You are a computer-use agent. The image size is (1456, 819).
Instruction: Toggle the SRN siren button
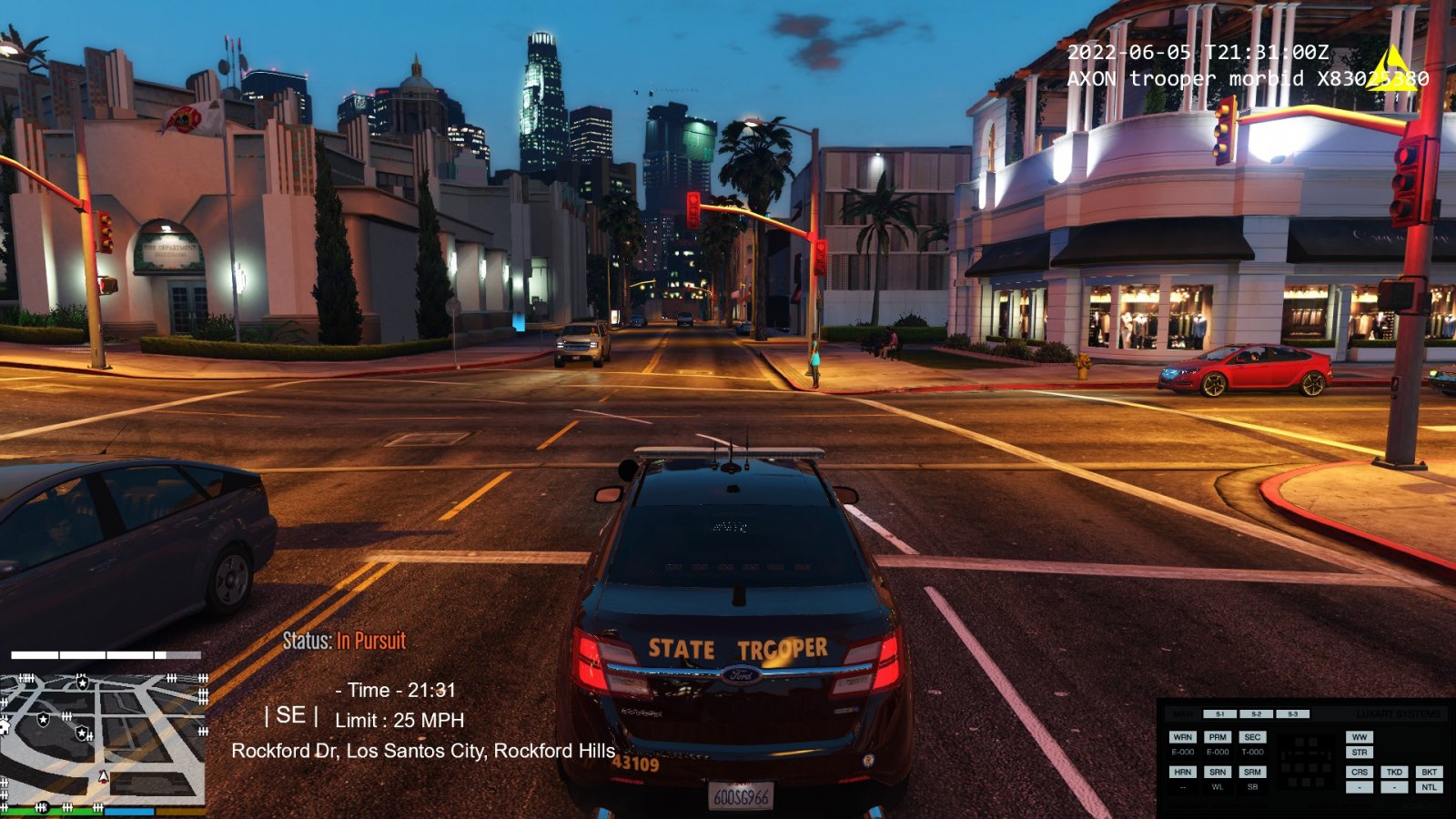tap(1218, 772)
